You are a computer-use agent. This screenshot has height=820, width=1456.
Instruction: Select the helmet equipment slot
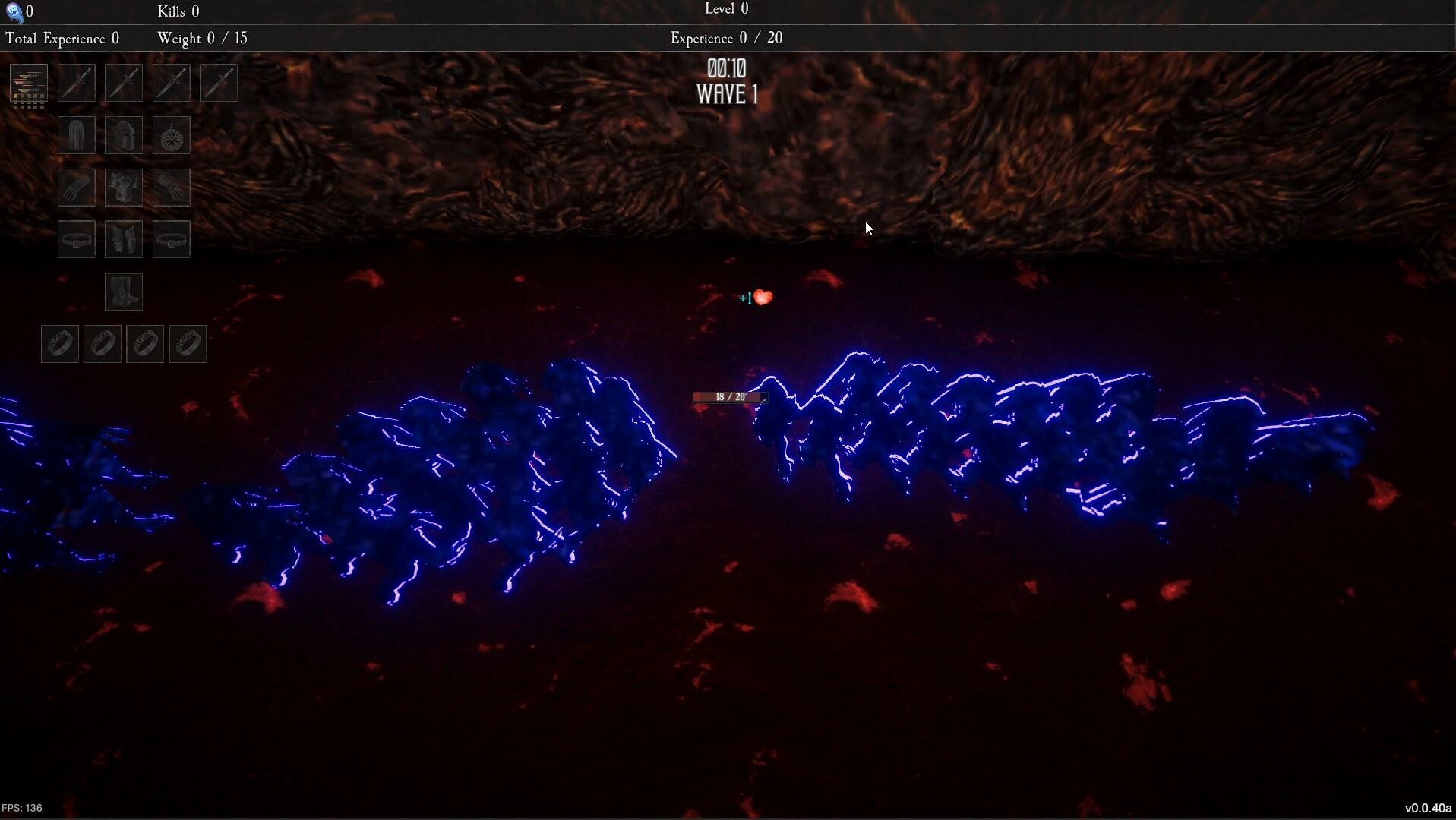(124, 135)
